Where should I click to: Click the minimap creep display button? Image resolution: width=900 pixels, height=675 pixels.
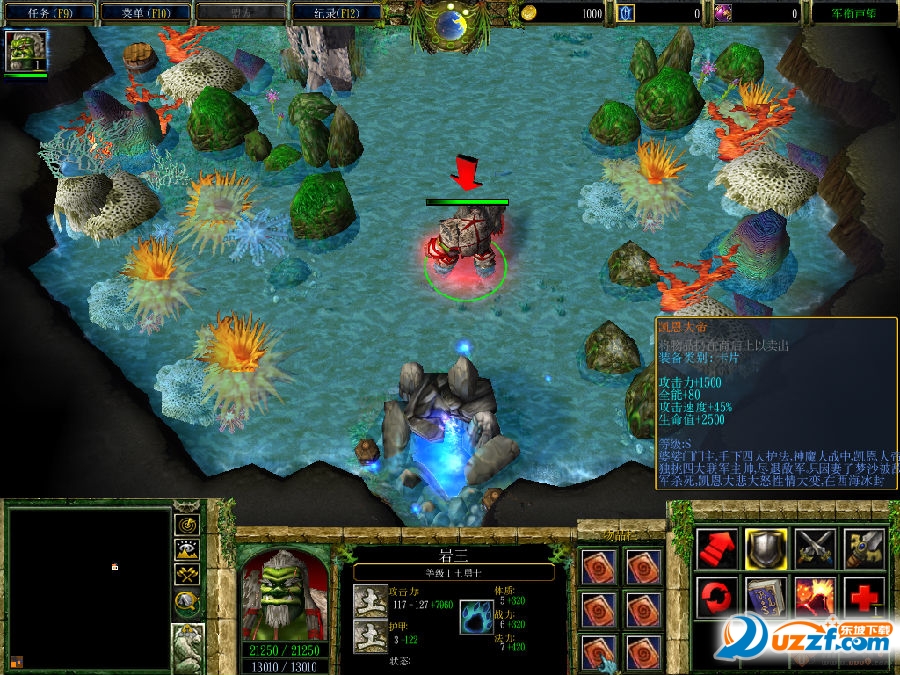tap(188, 600)
